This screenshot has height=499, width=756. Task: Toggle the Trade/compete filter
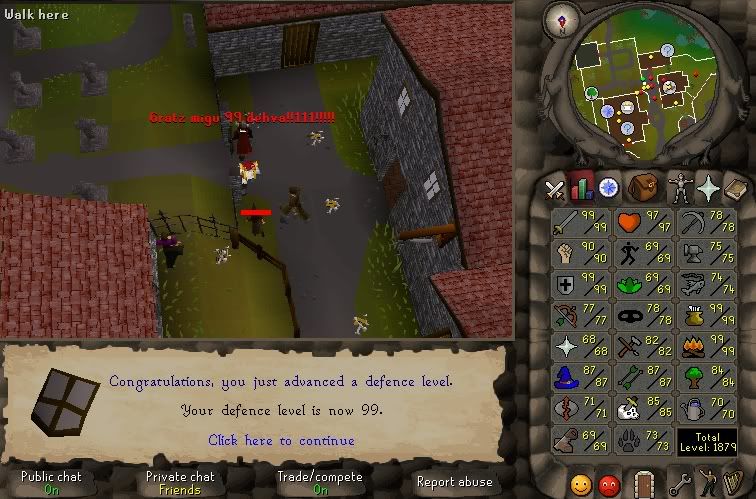tap(319, 483)
